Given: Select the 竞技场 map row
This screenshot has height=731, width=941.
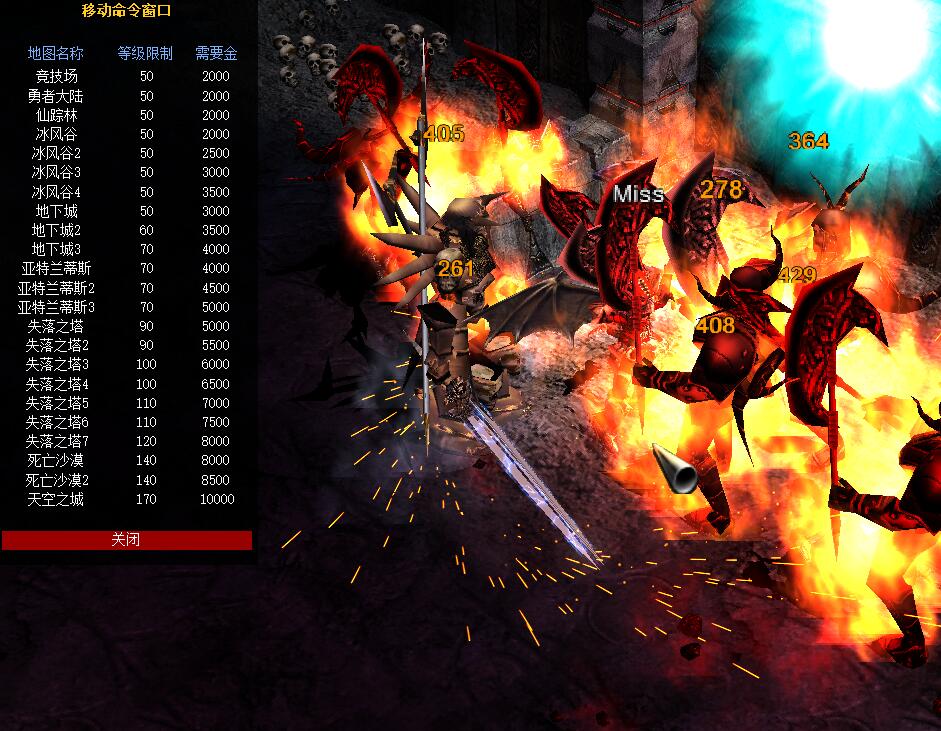Looking at the screenshot, I should click(56, 76).
